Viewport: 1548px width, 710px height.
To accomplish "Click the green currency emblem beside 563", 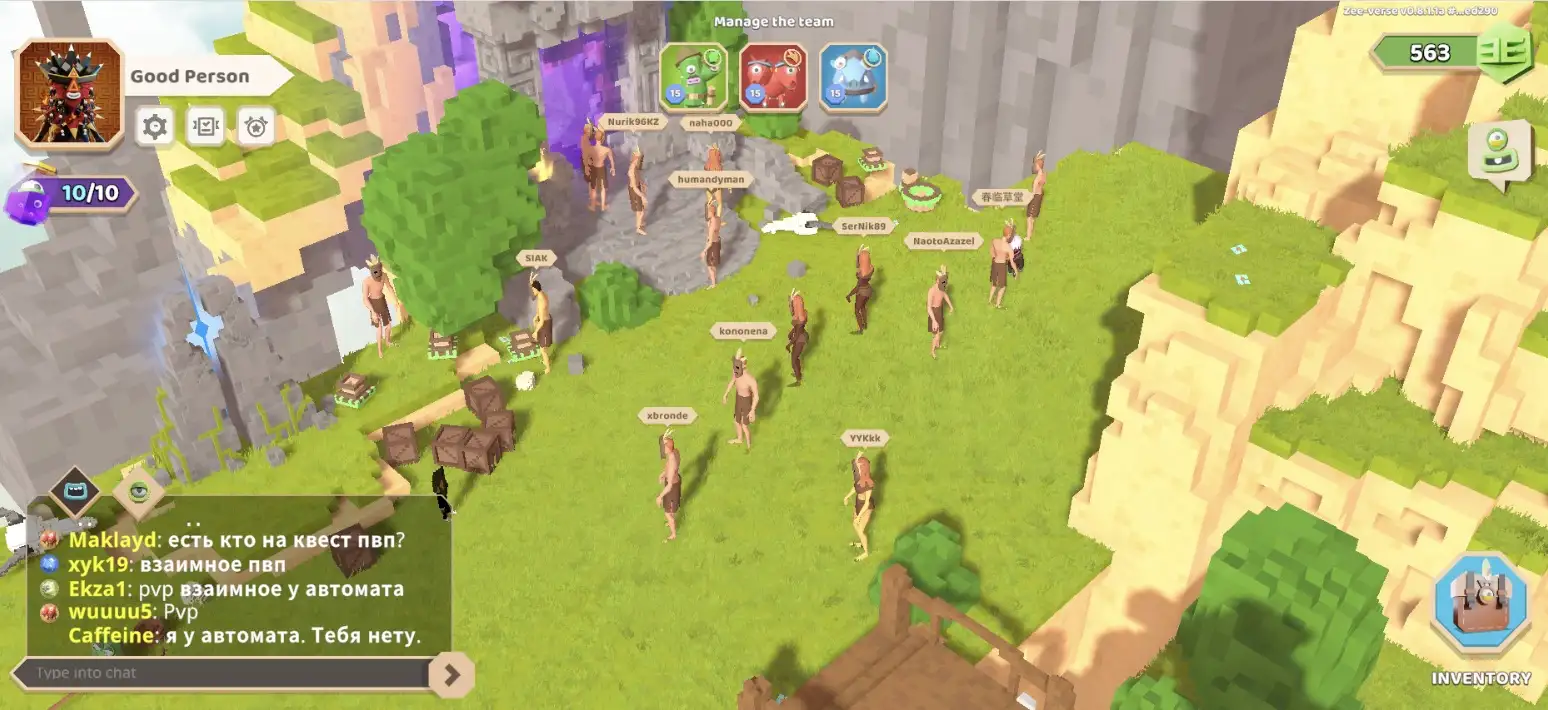I will pyautogui.click(x=1504, y=53).
